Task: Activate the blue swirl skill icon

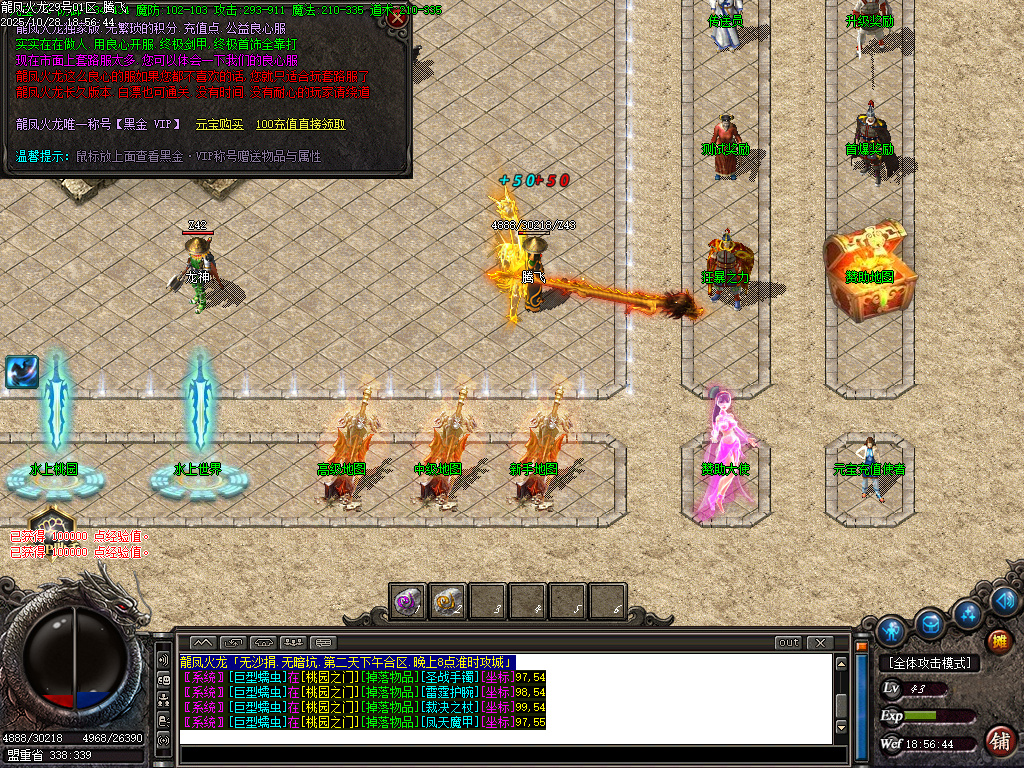Action: click(x=21, y=372)
